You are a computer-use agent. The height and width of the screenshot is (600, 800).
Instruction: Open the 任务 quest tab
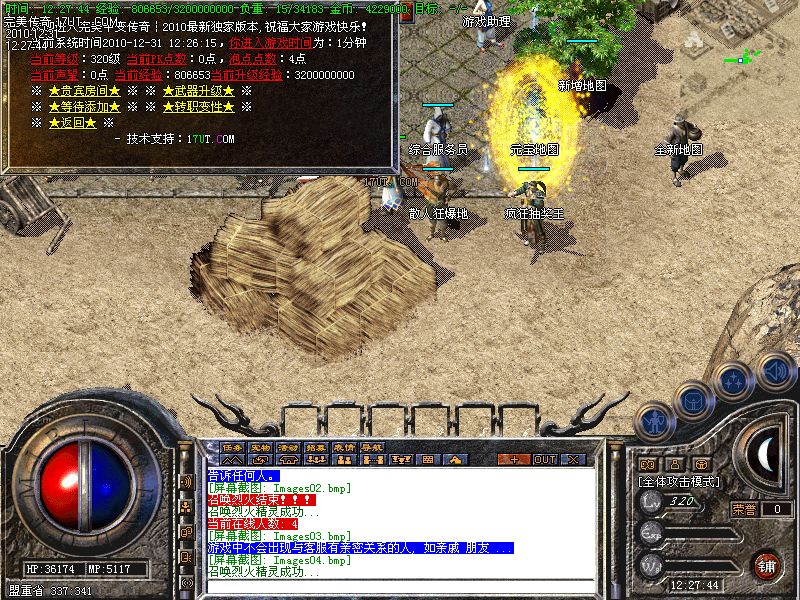point(232,446)
